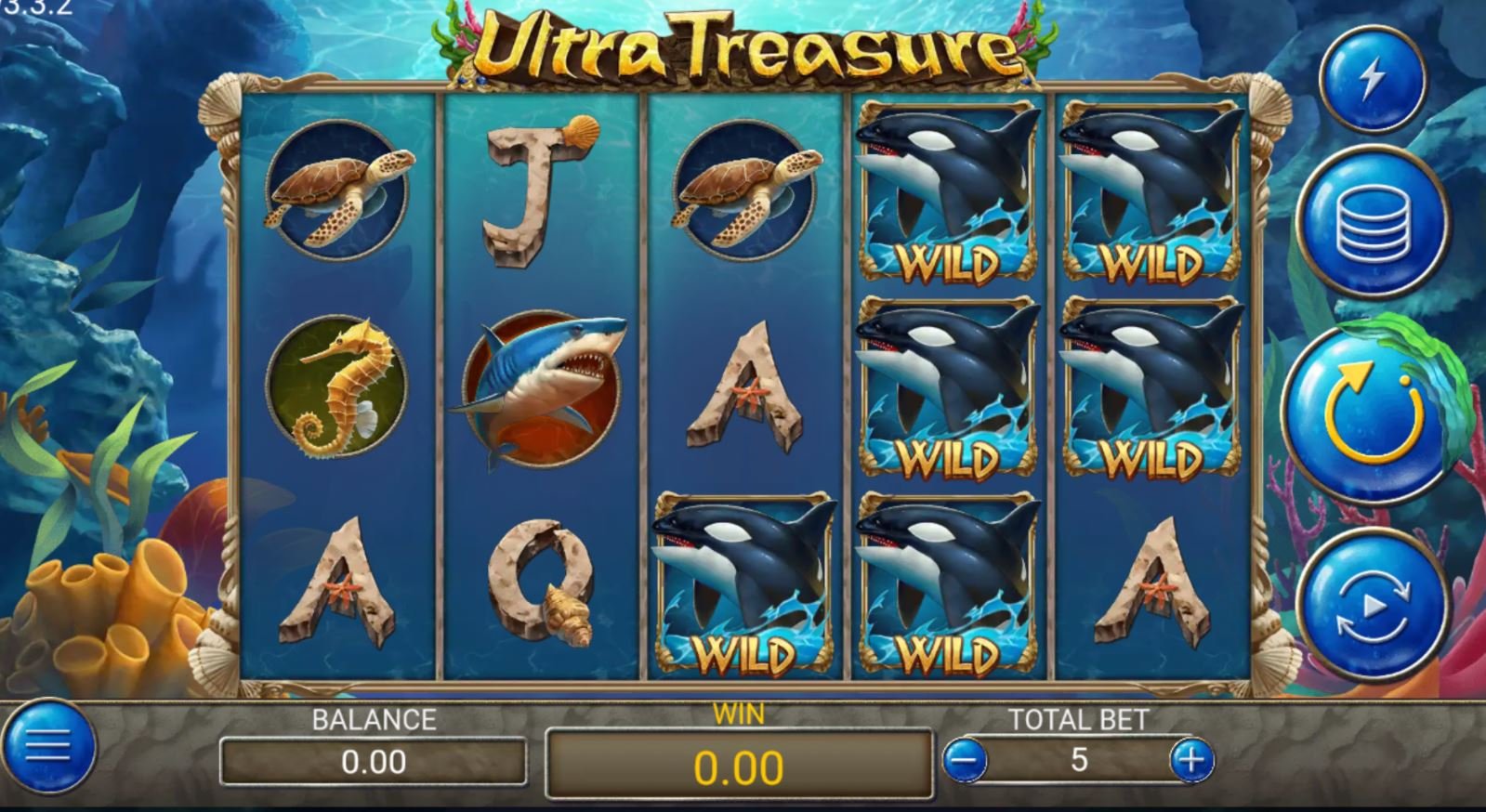Open the Total Bet value selector

1080,759
